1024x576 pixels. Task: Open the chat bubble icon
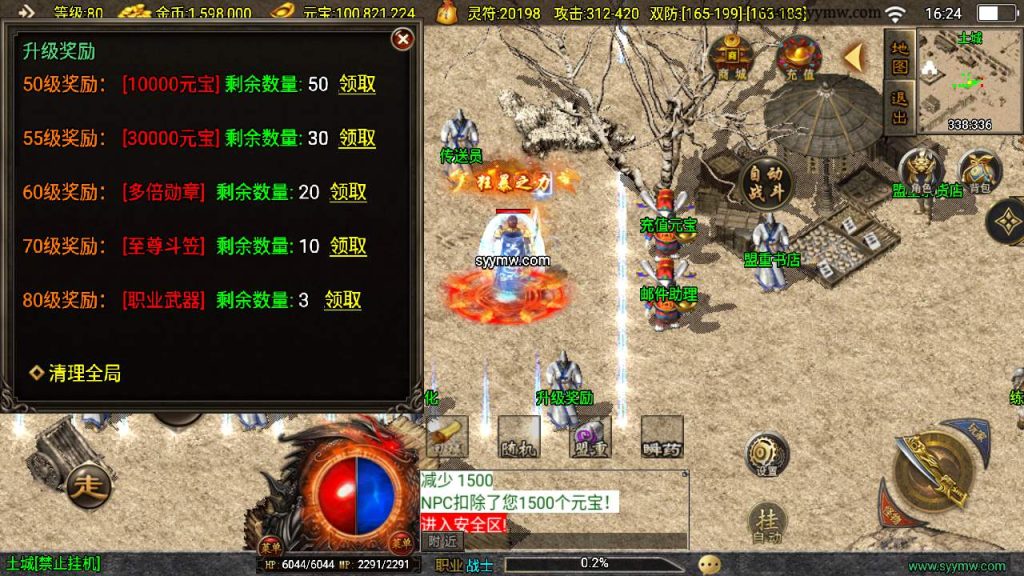coord(709,565)
